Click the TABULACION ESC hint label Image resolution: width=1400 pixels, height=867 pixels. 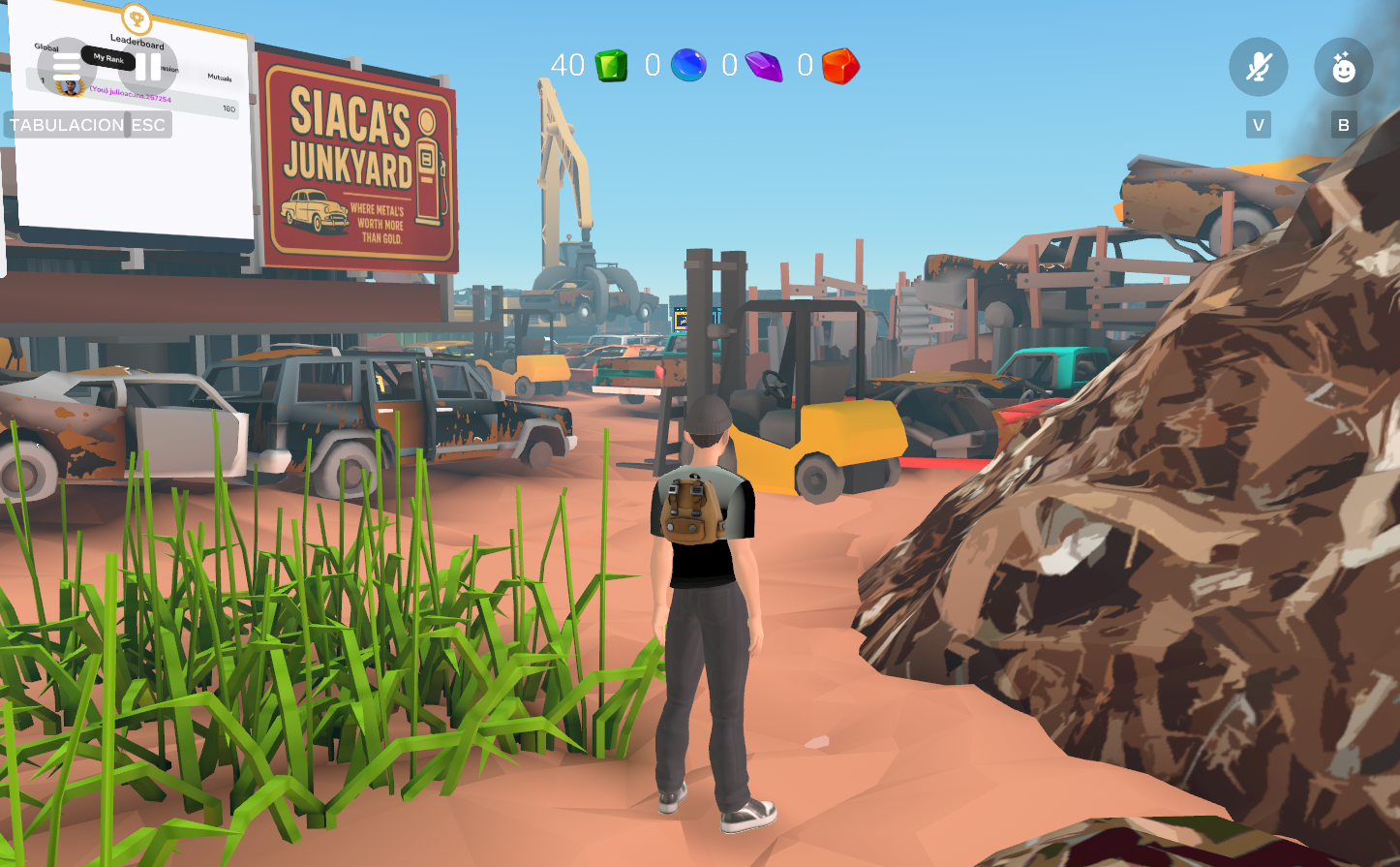[x=88, y=124]
